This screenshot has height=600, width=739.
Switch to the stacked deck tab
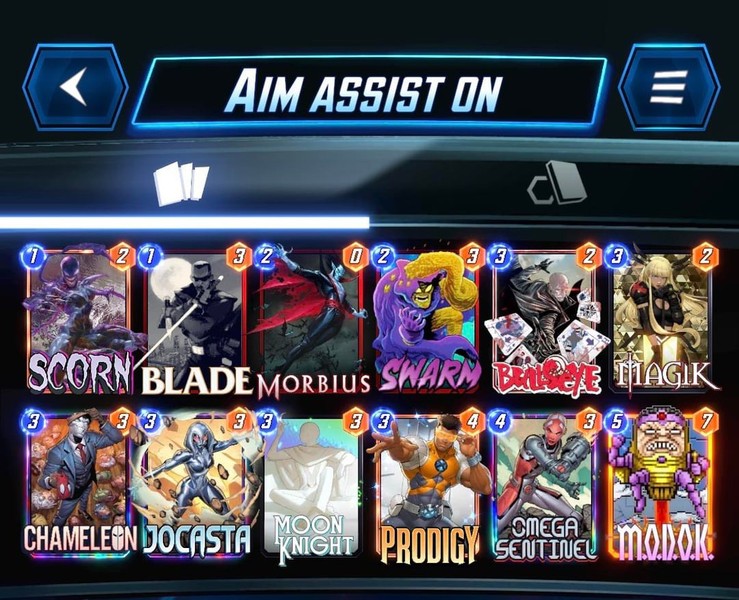point(556,183)
